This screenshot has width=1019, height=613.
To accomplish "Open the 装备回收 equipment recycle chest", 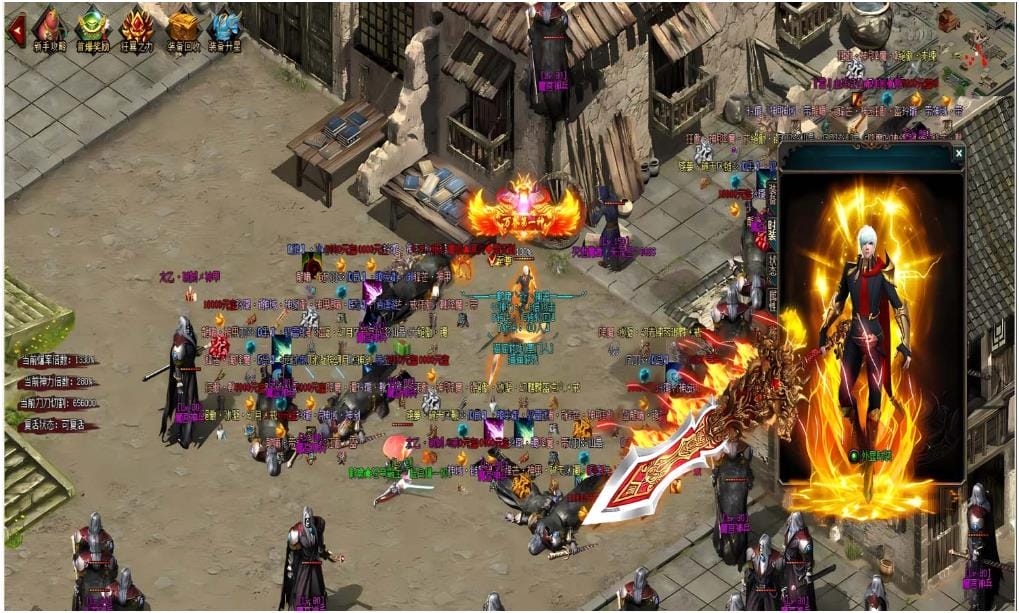I will (x=183, y=29).
